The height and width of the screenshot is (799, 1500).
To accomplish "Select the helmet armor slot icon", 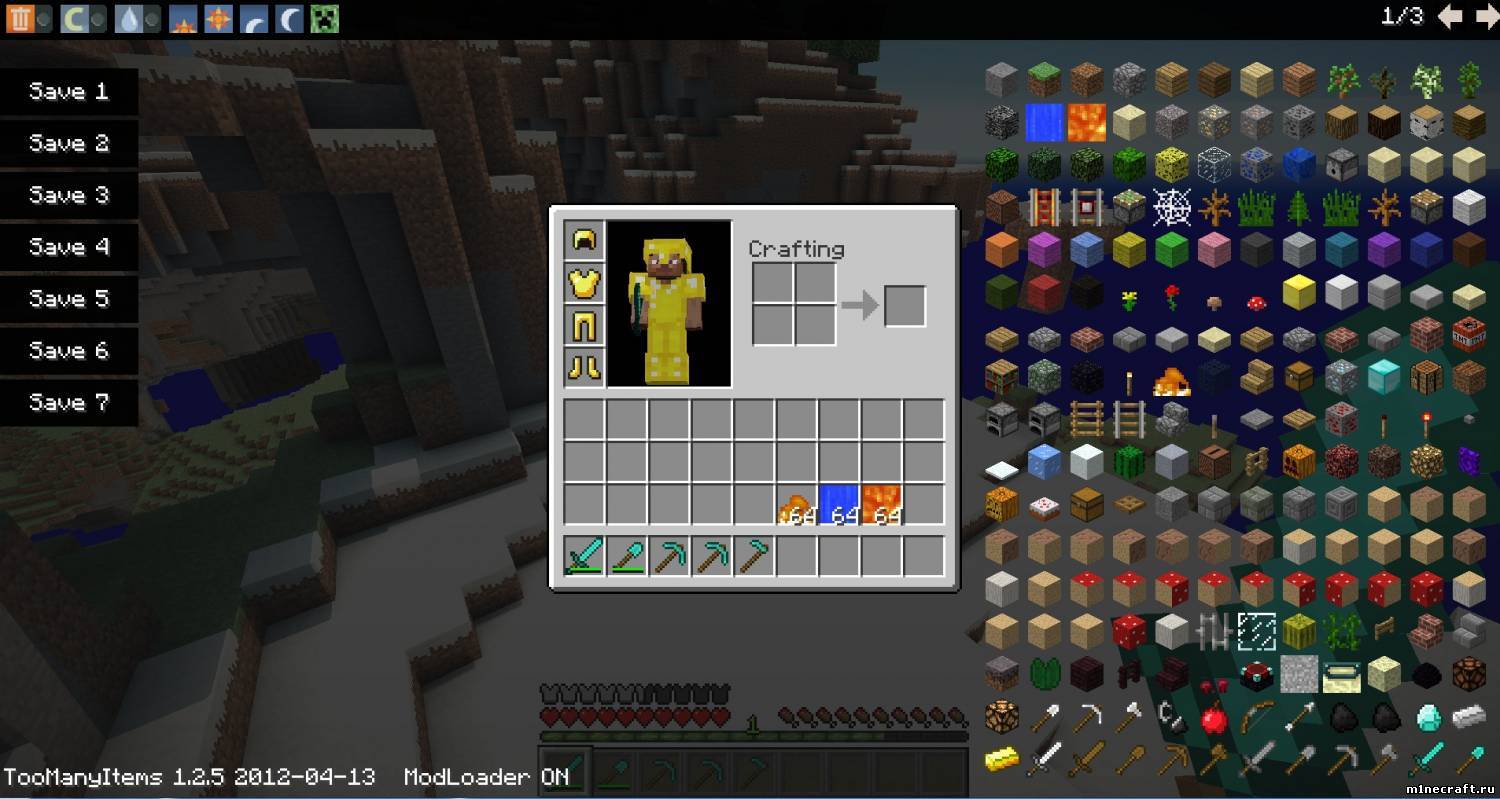I will (584, 238).
